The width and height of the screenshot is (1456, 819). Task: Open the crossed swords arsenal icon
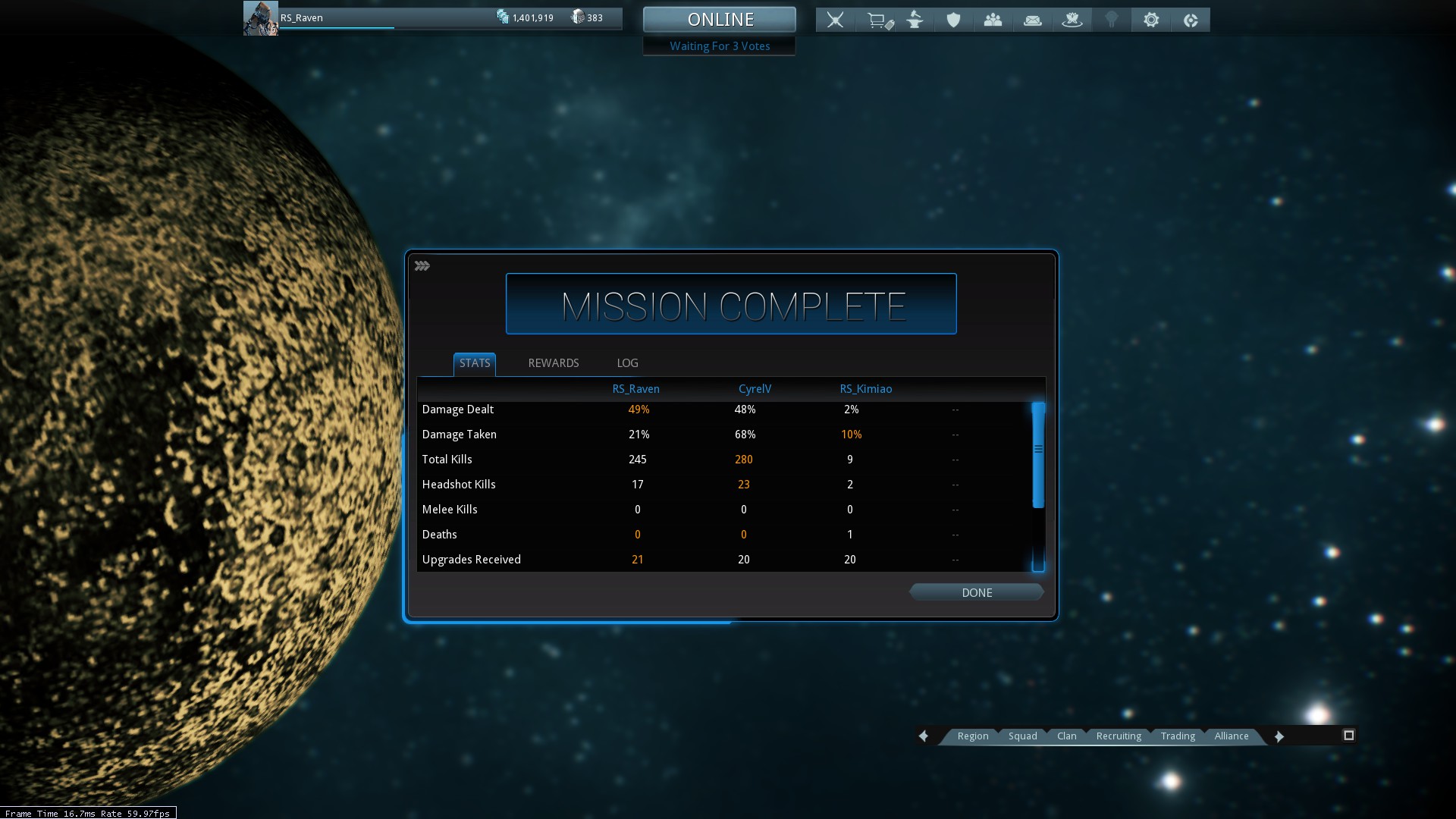(x=835, y=20)
